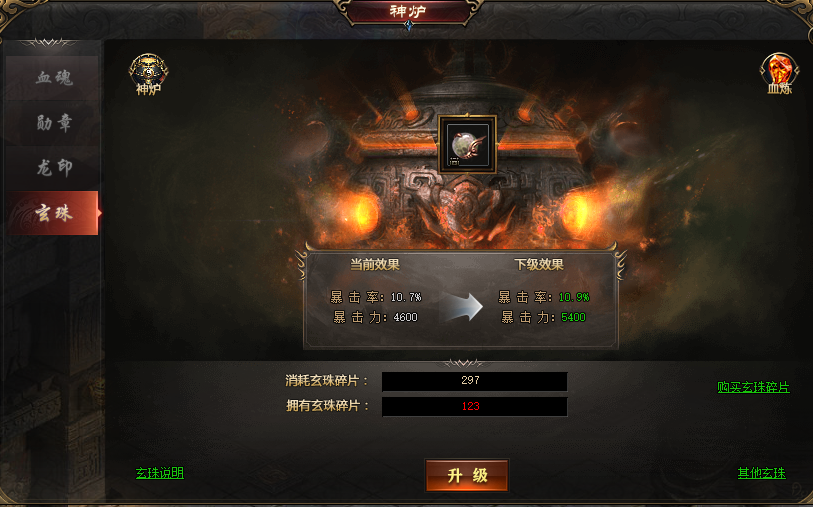Screen dimensions: 813x507
Task: Open the 勋章 tab
Action: point(53,123)
